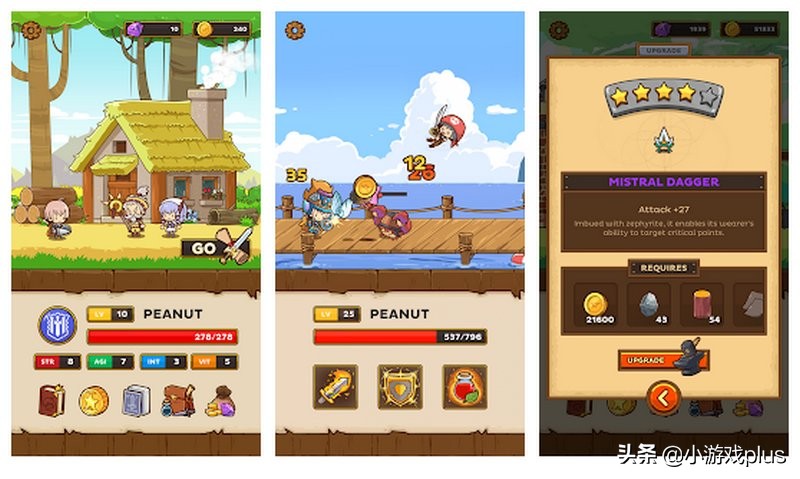Open the pouch with coins and gem

click(220, 401)
